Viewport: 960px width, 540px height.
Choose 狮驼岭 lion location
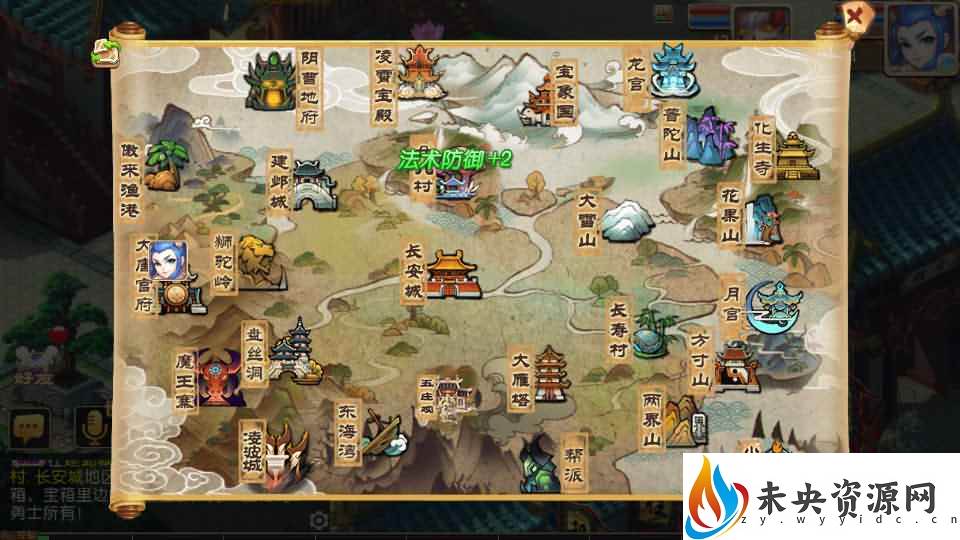pos(256,262)
